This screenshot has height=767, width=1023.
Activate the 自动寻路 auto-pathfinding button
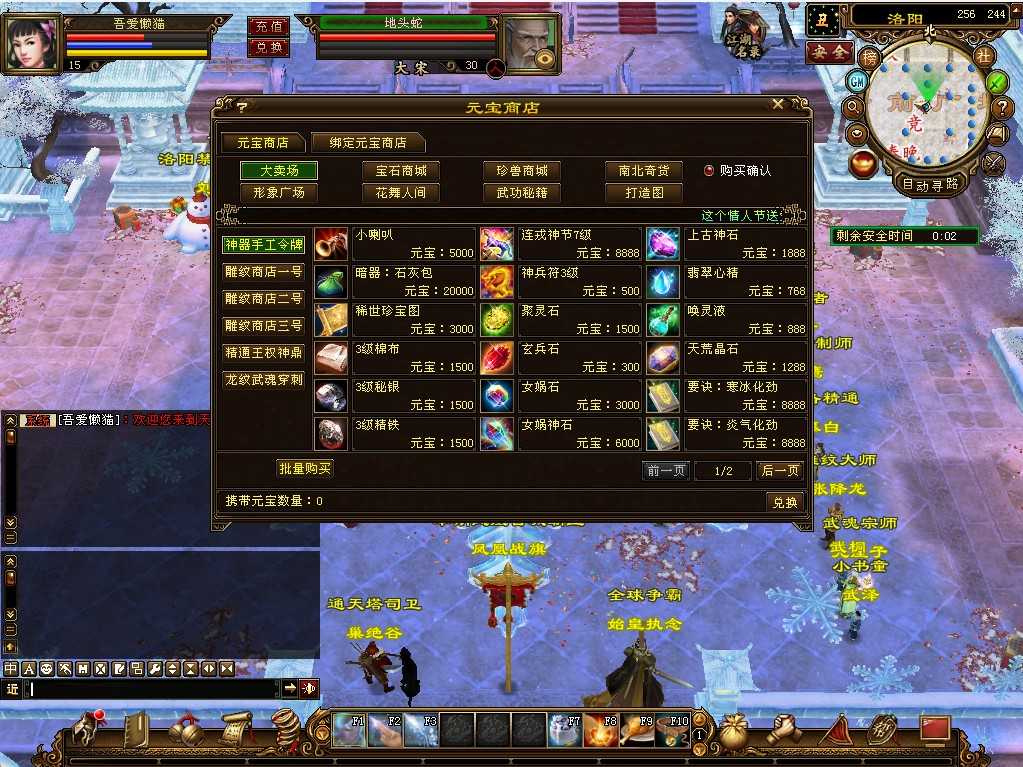[x=930, y=184]
